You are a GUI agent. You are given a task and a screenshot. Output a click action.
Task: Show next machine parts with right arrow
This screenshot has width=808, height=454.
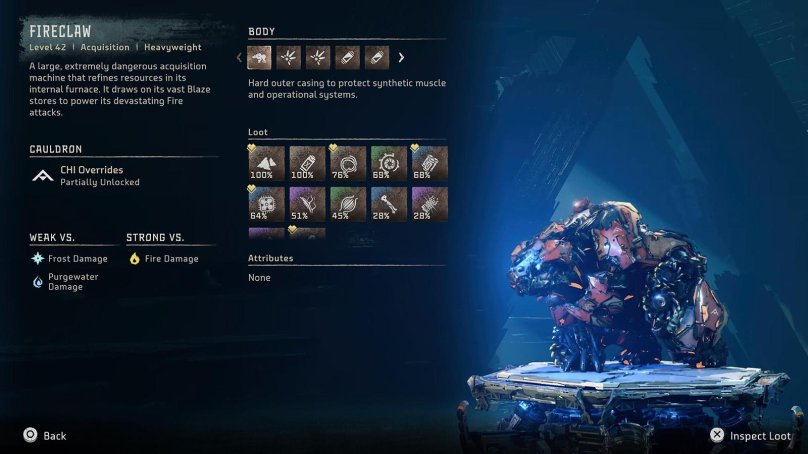402,57
